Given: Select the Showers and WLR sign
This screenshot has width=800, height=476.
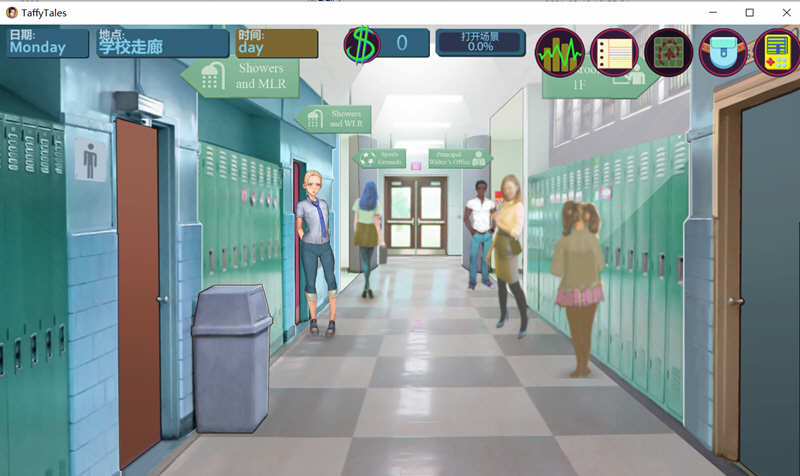Looking at the screenshot, I should click(x=334, y=119).
